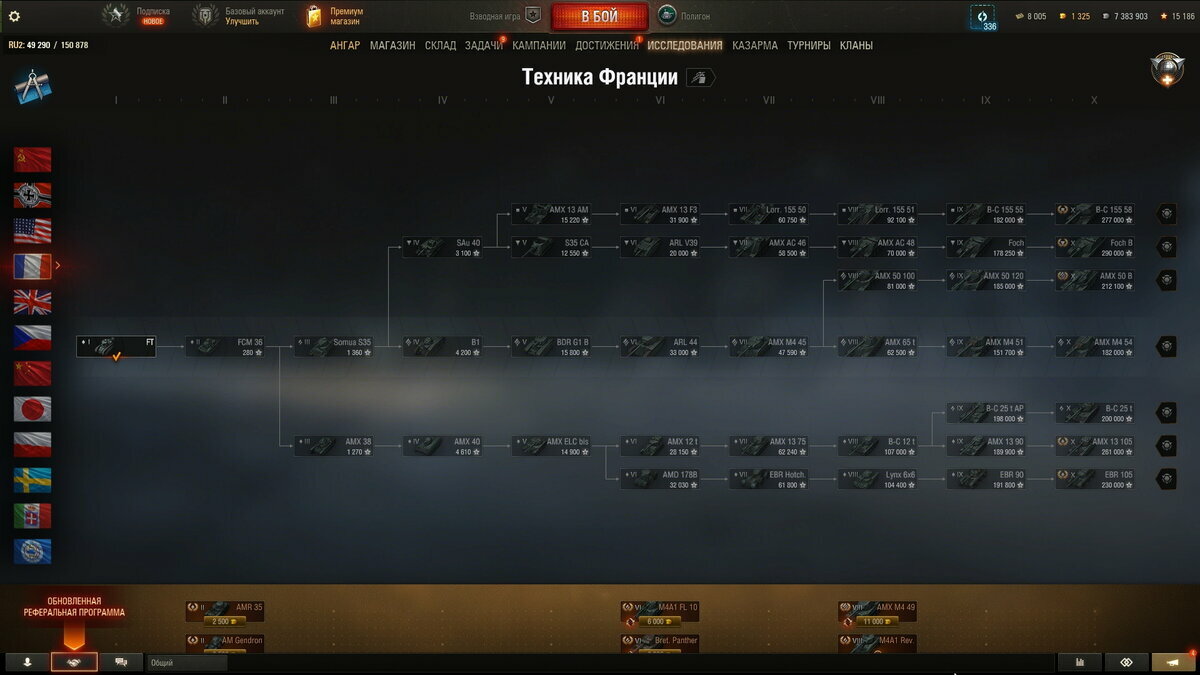Choose the Japan nation flag
Screen dimensions: 1200x675
[x=32, y=409]
